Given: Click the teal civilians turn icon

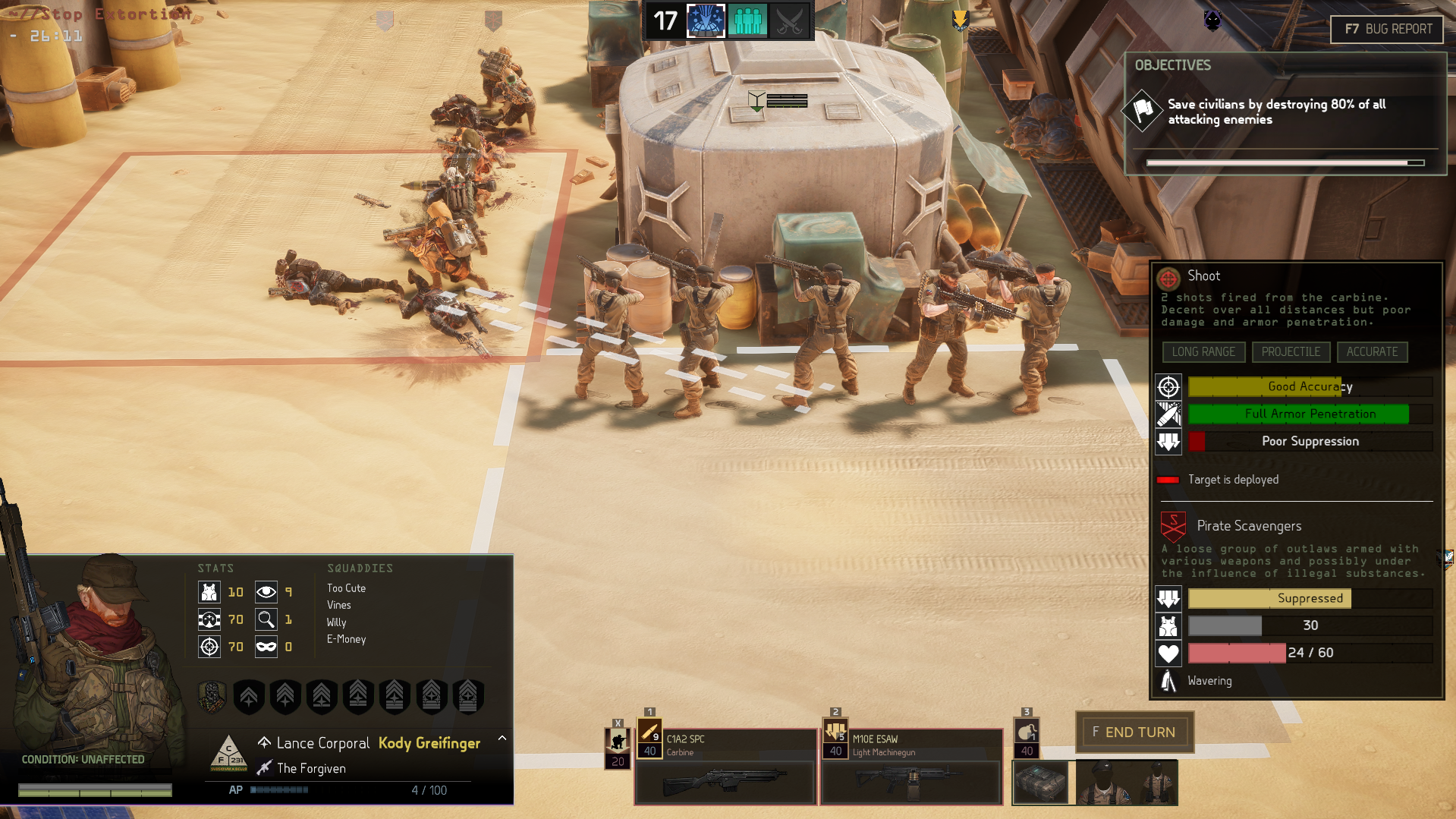Looking at the screenshot, I should [x=747, y=20].
